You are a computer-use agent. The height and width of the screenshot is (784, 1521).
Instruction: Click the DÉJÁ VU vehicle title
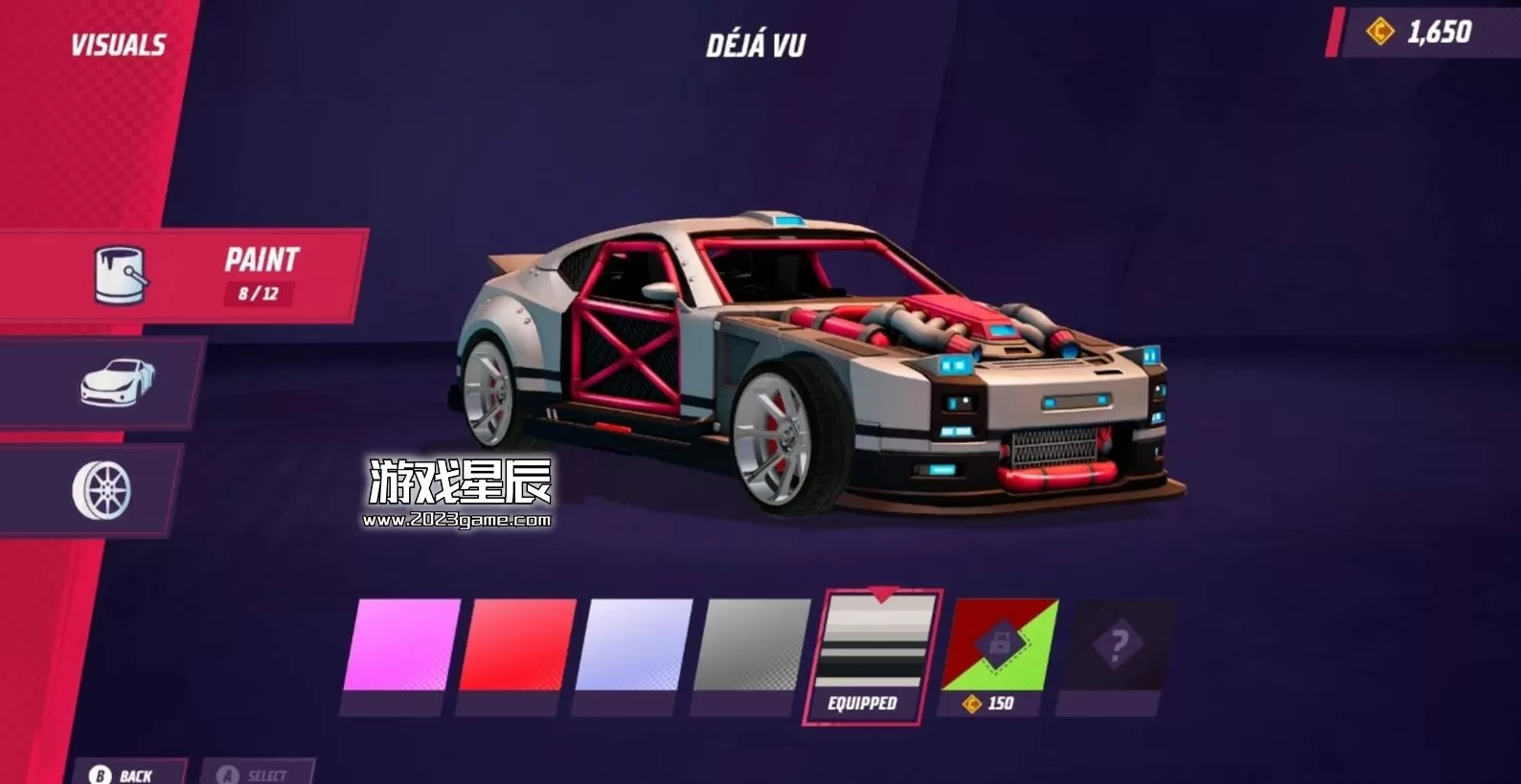(x=755, y=42)
